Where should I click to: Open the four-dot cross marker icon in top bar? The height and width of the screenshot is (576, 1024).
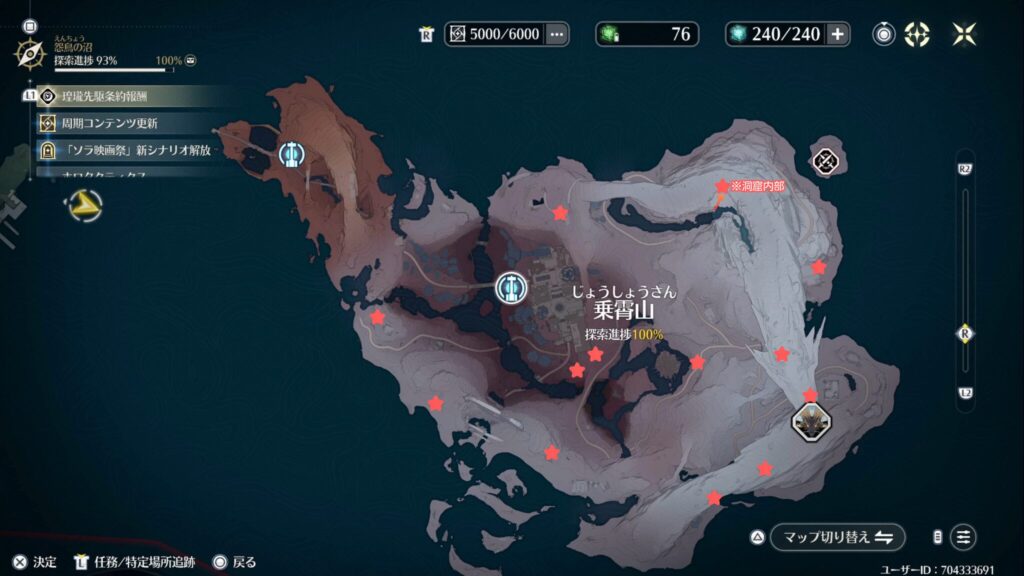917,34
